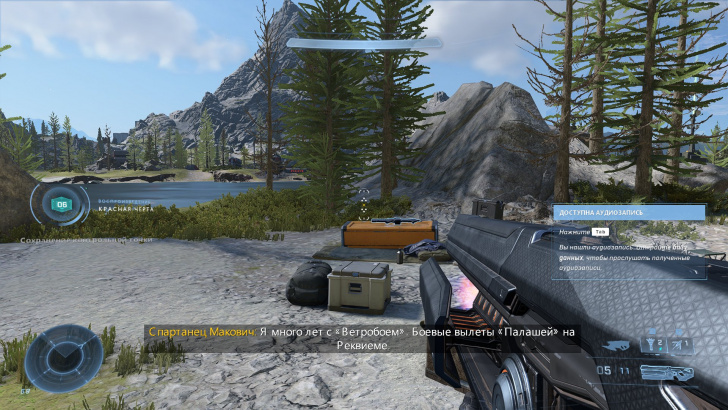The width and height of the screenshot is (728, 410).
Task: Select the audio log playback circle icon
Action: tap(62, 204)
